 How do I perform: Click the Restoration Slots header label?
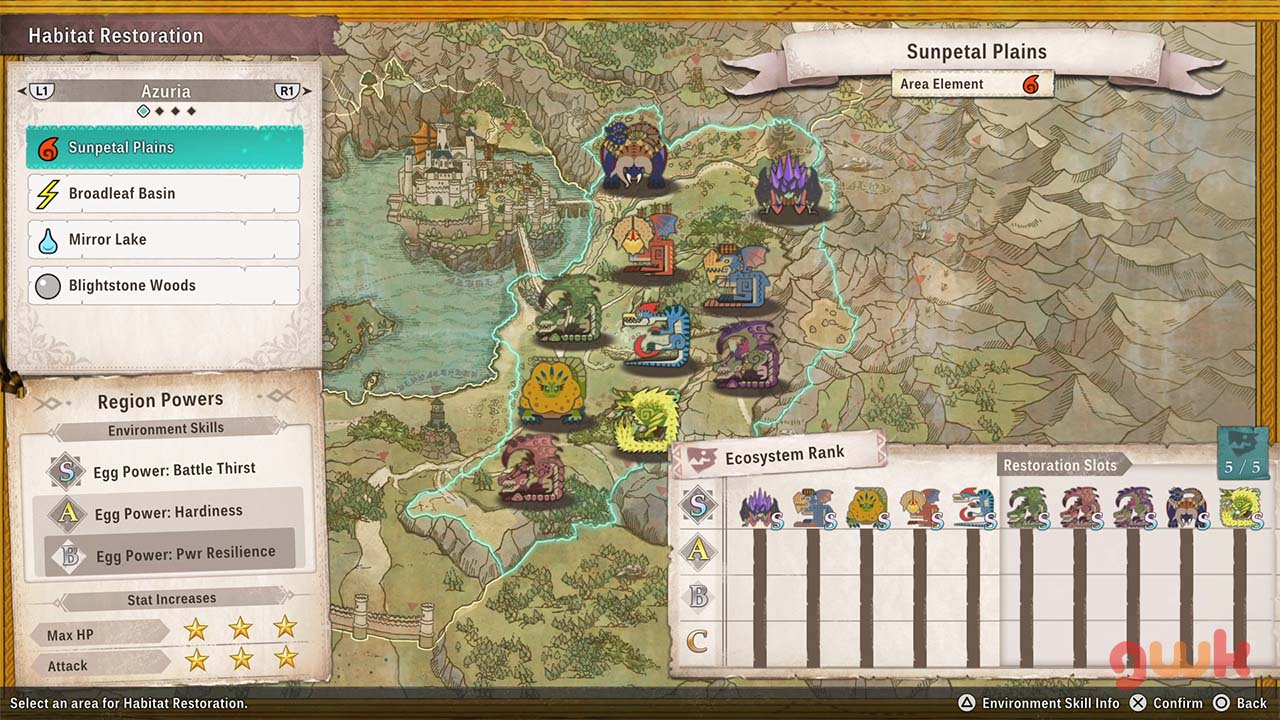[1060, 465]
